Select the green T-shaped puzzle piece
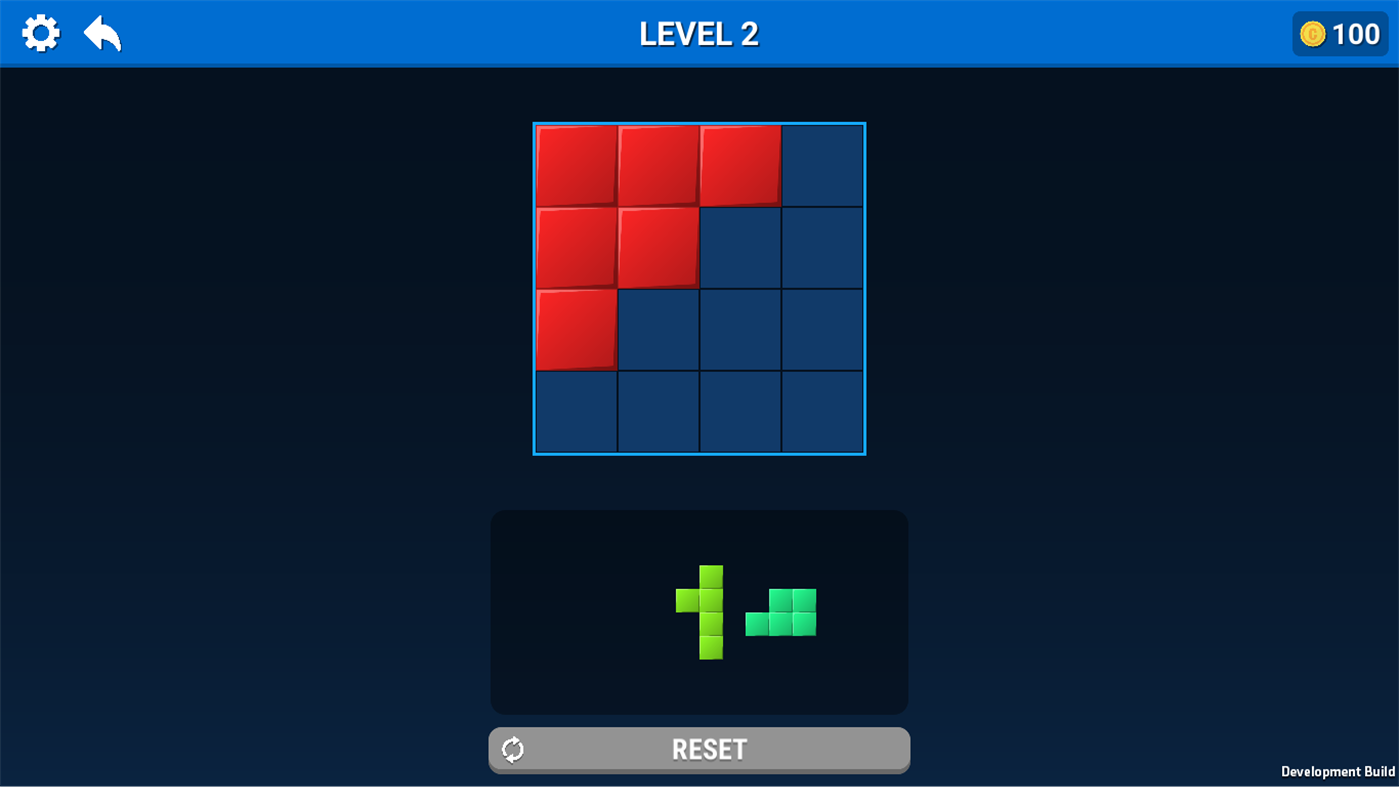Screen dimensions: 1399x787 [711, 612]
